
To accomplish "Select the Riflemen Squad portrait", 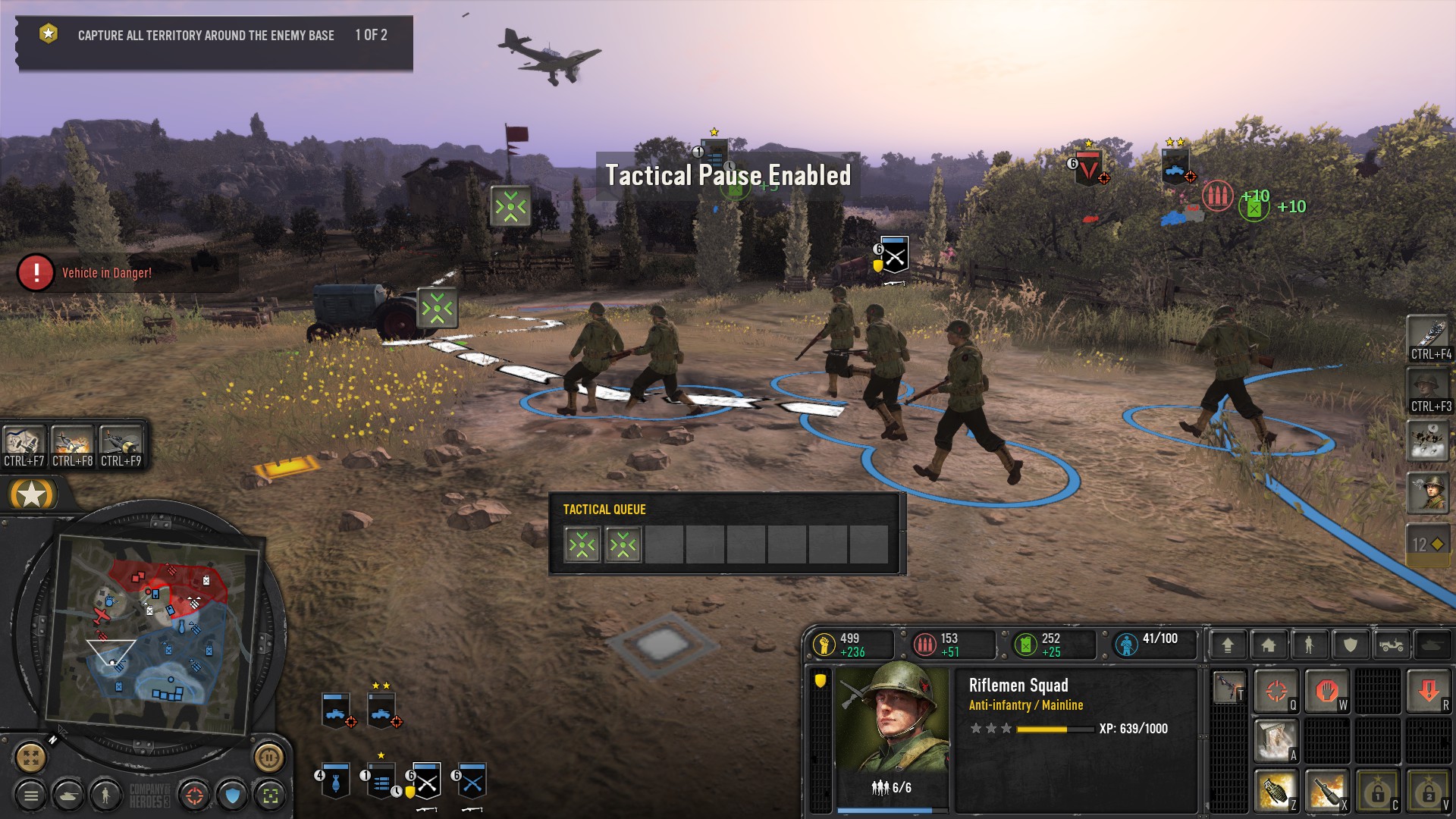I will (892, 717).
